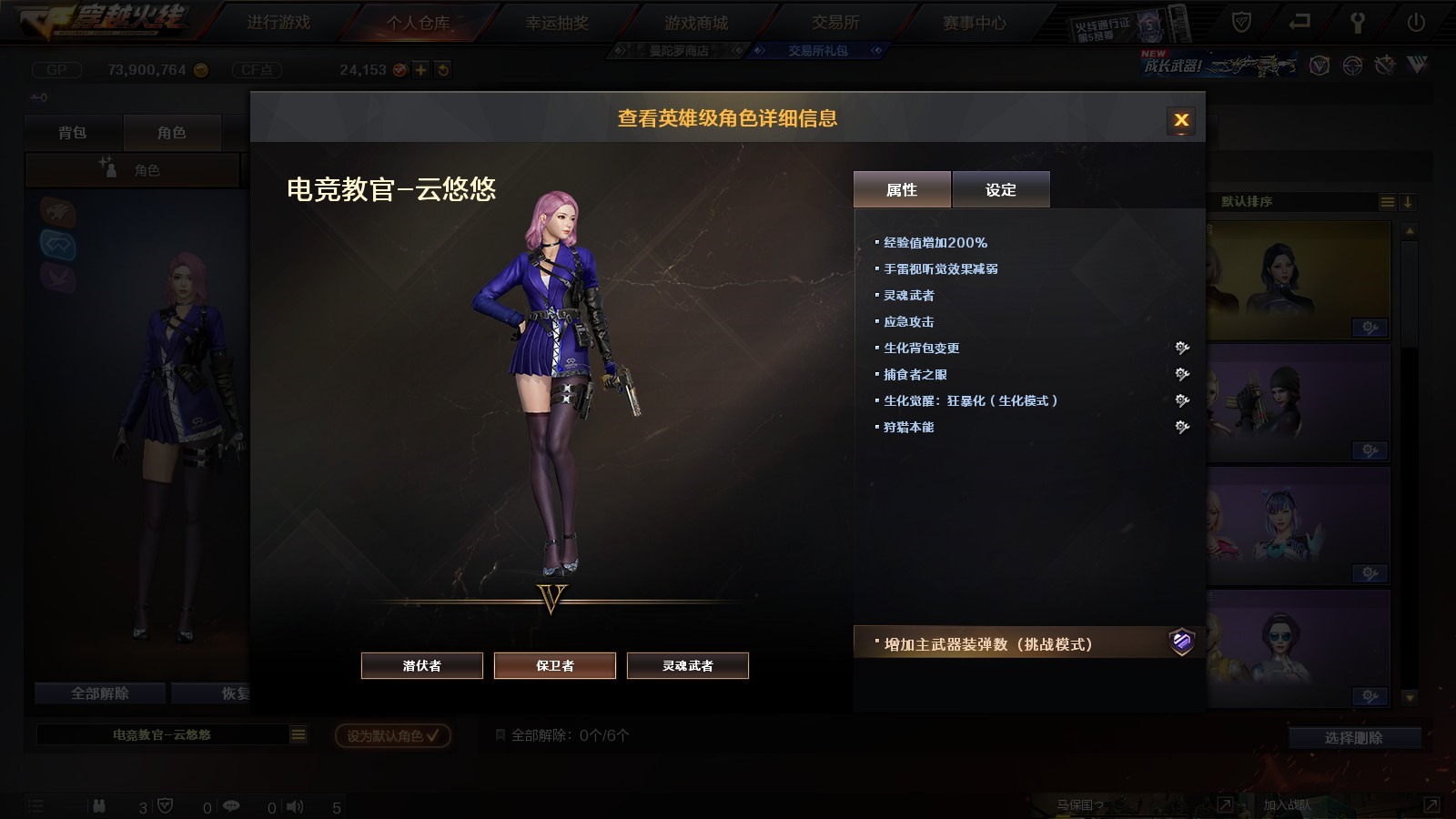Open gear settings for 狩猎本能
This screenshot has width=1456, height=819.
pyautogui.click(x=1182, y=427)
